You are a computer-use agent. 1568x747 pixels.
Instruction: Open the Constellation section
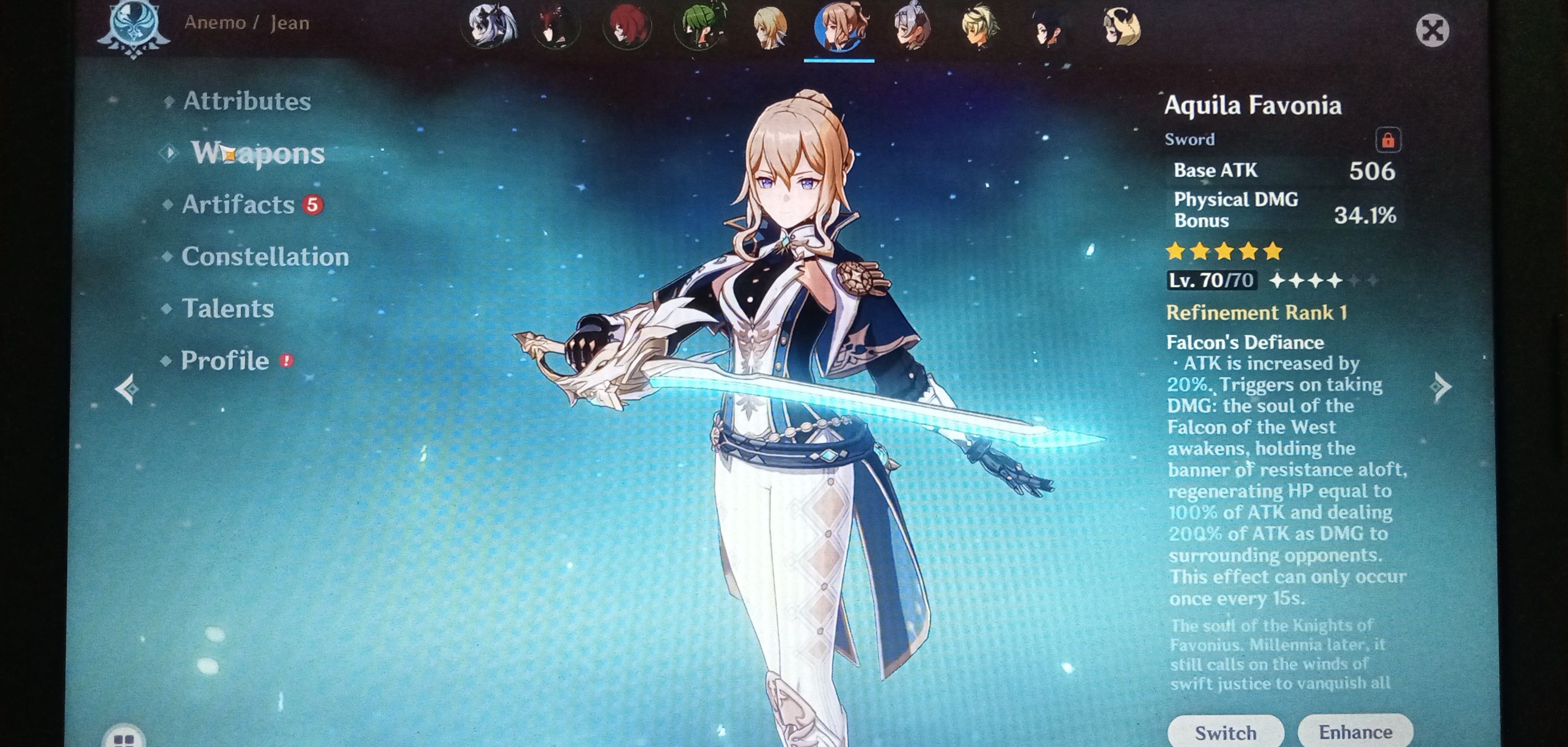tap(265, 257)
